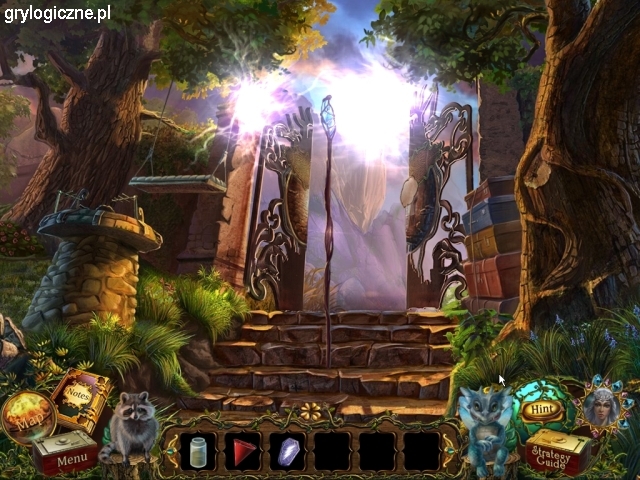Image resolution: width=640 pixels, height=480 pixels.
Task: Select the glass jar in inventory
Action: tap(196, 451)
